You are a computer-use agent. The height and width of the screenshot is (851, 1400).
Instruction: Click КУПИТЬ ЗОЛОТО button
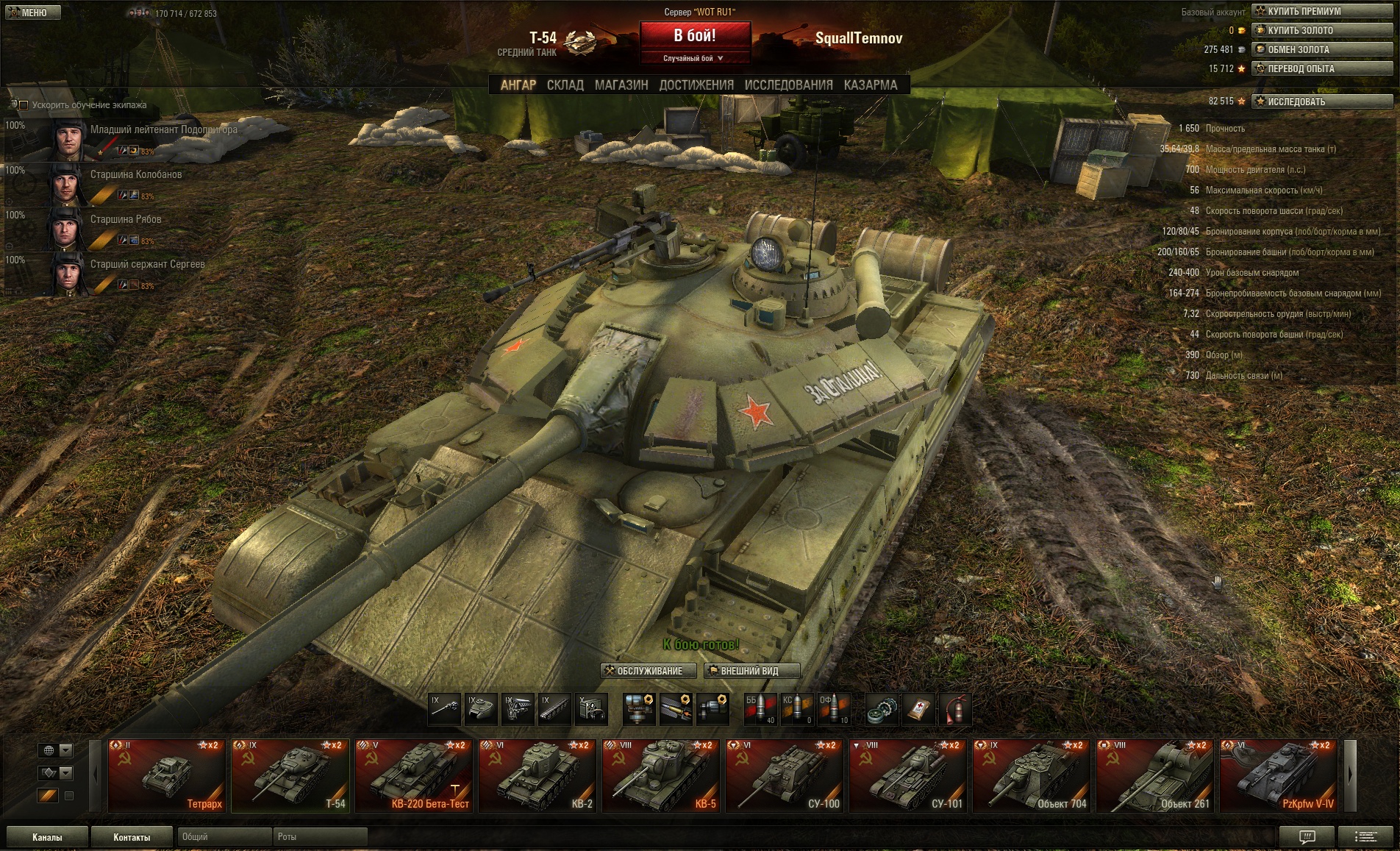1321,30
